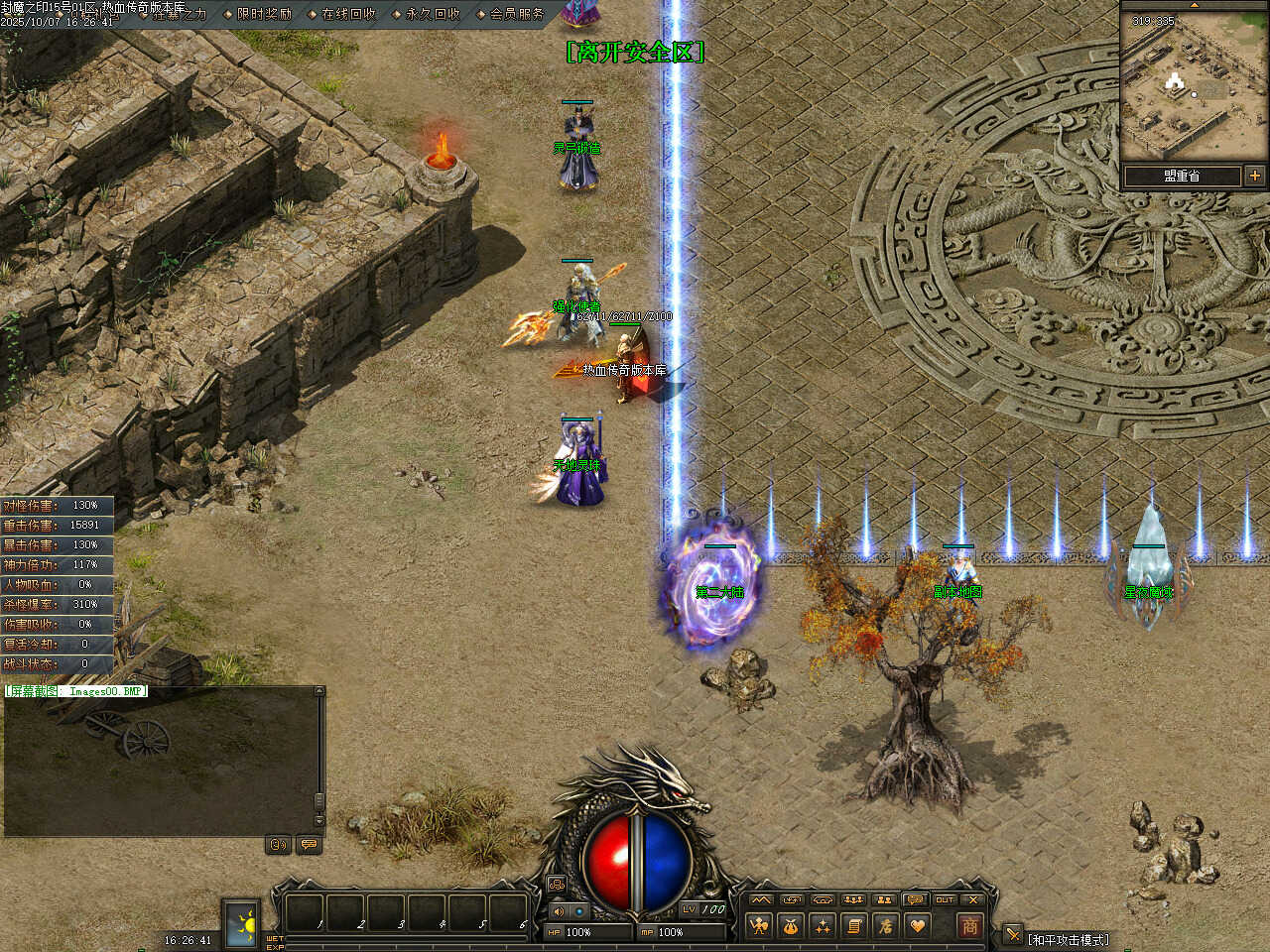Open the 店 shop icon
This screenshot has width=1270, height=952.
885,926
